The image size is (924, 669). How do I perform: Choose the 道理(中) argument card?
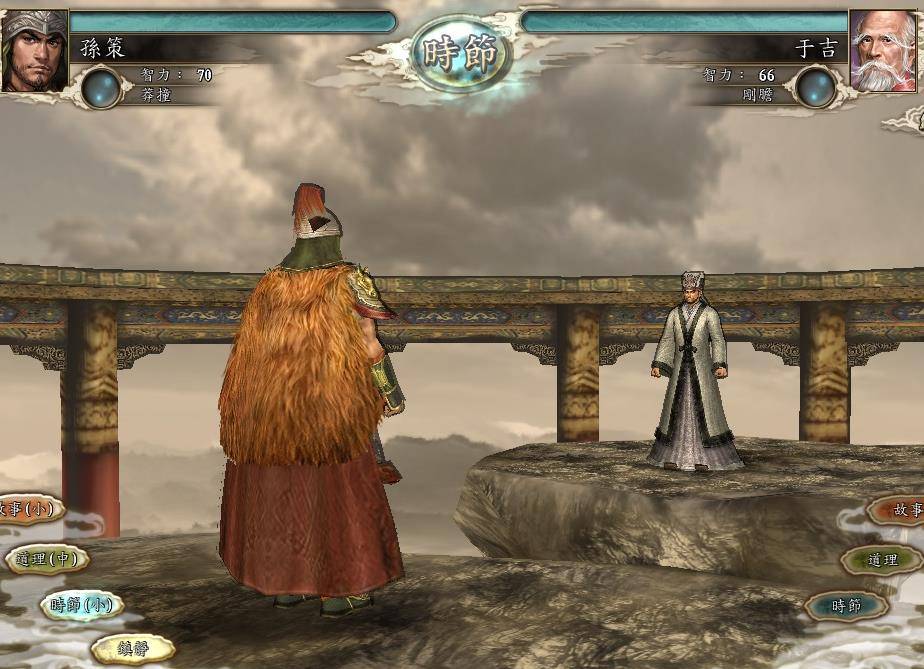pos(47,559)
